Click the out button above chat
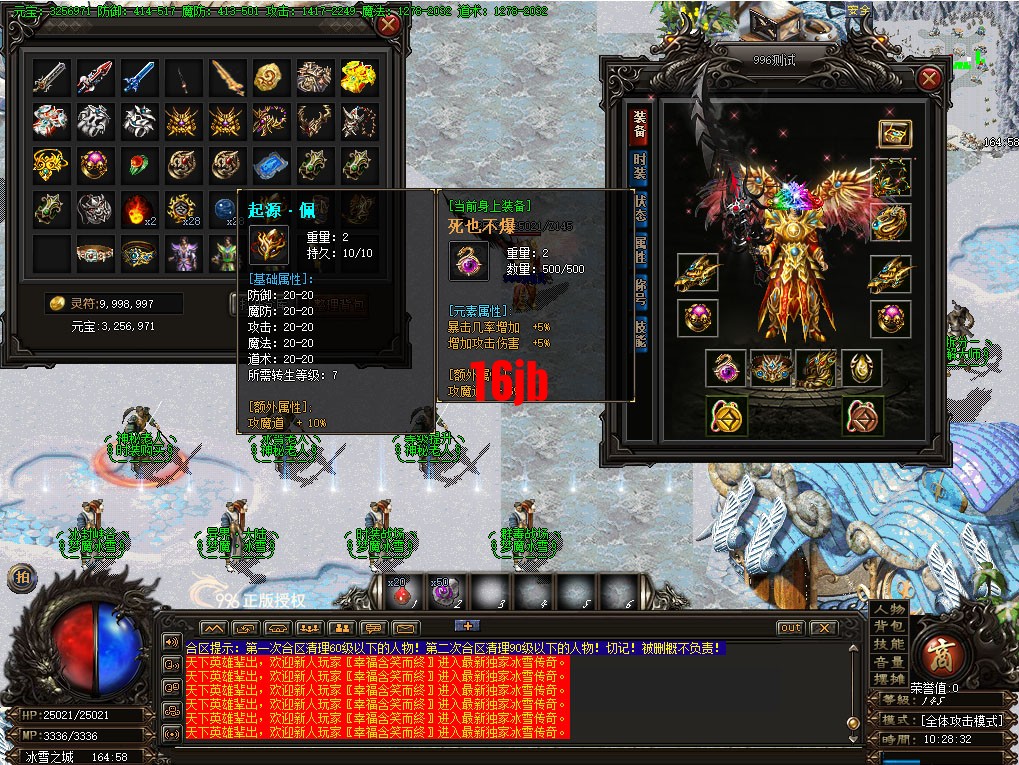 click(x=790, y=628)
